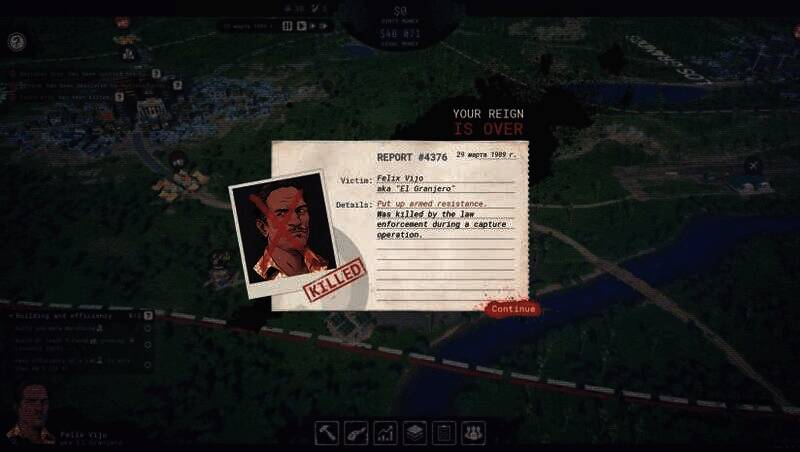This screenshot has width=800, height=452.
Task: Open the hammer build menu
Action: click(x=327, y=432)
